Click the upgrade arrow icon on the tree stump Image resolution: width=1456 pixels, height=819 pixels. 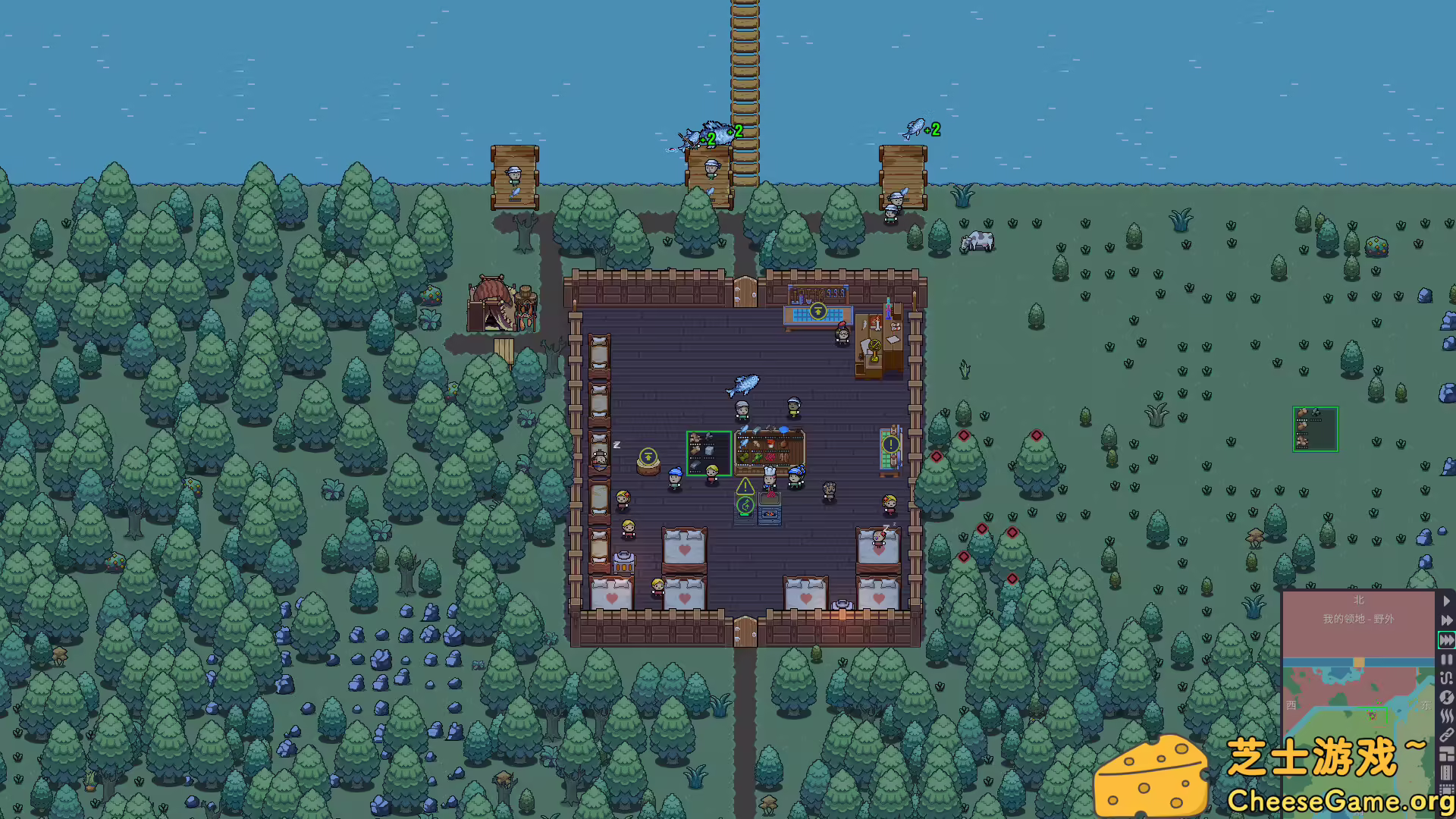(648, 456)
